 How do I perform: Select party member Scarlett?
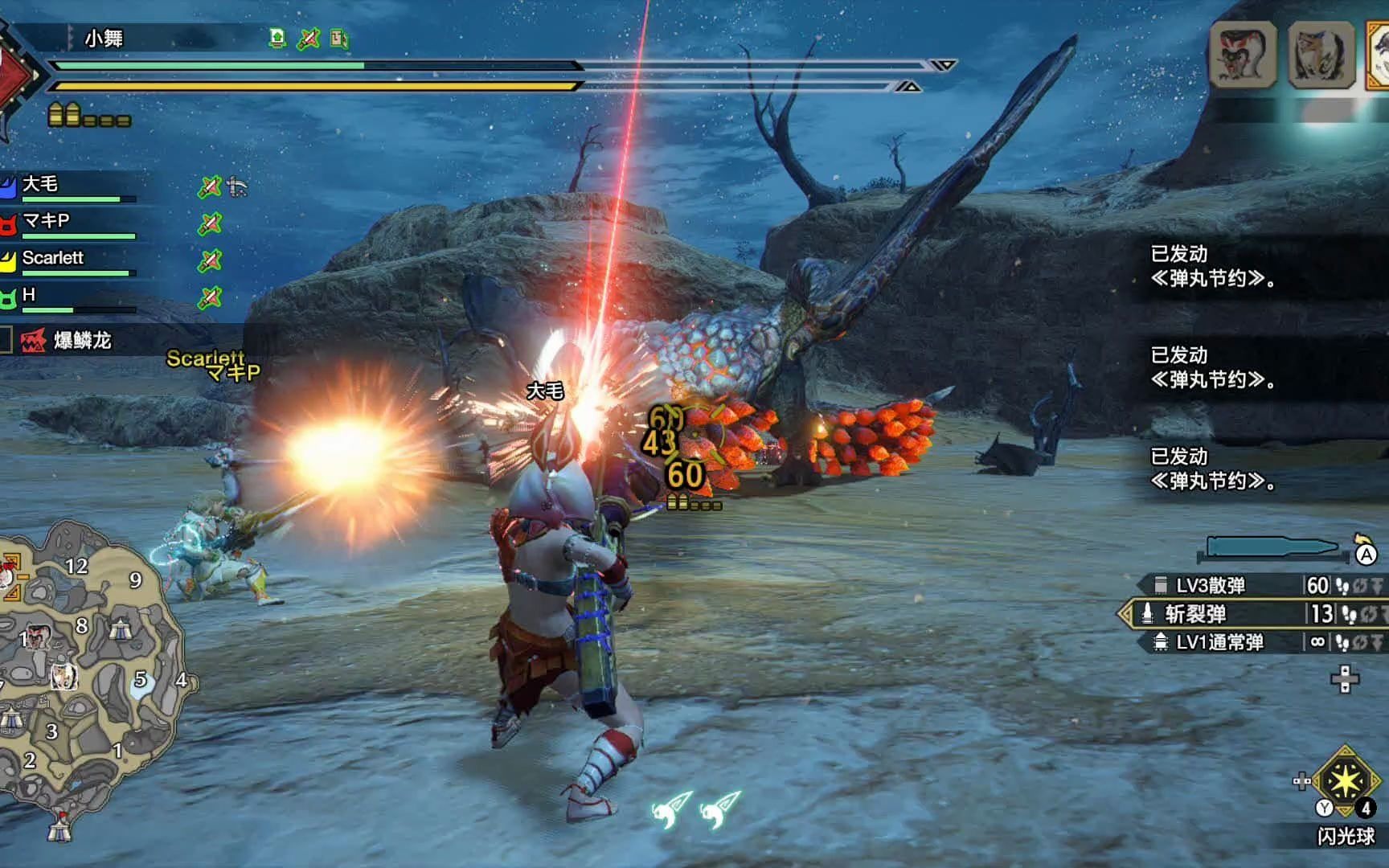(x=52, y=258)
